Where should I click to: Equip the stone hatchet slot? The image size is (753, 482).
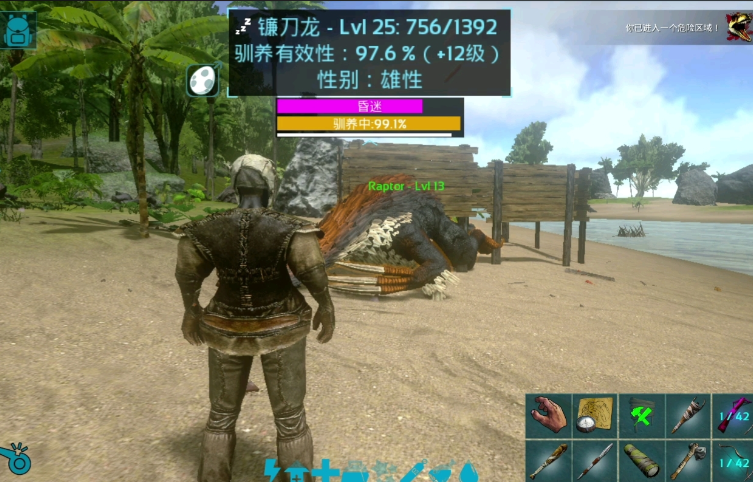(686, 461)
